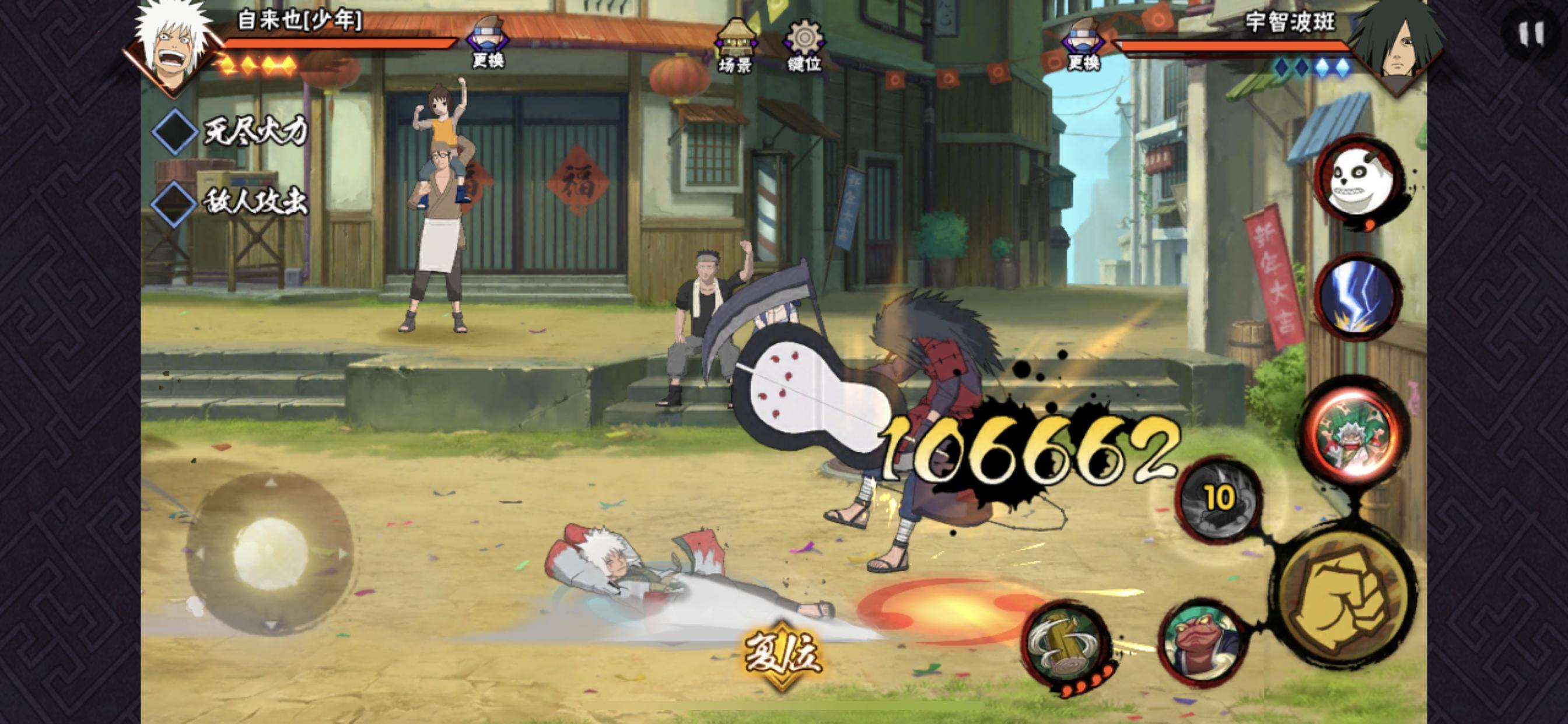Change the opponent ninja via 更换 beside 宇智波斑
Screen dimensions: 1568x724
coord(1083,44)
